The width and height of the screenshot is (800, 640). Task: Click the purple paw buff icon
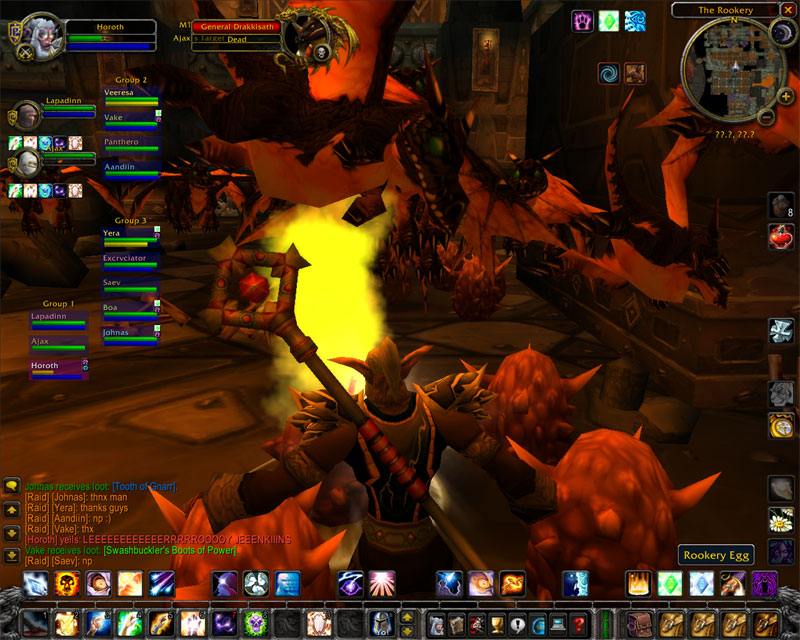[582, 21]
